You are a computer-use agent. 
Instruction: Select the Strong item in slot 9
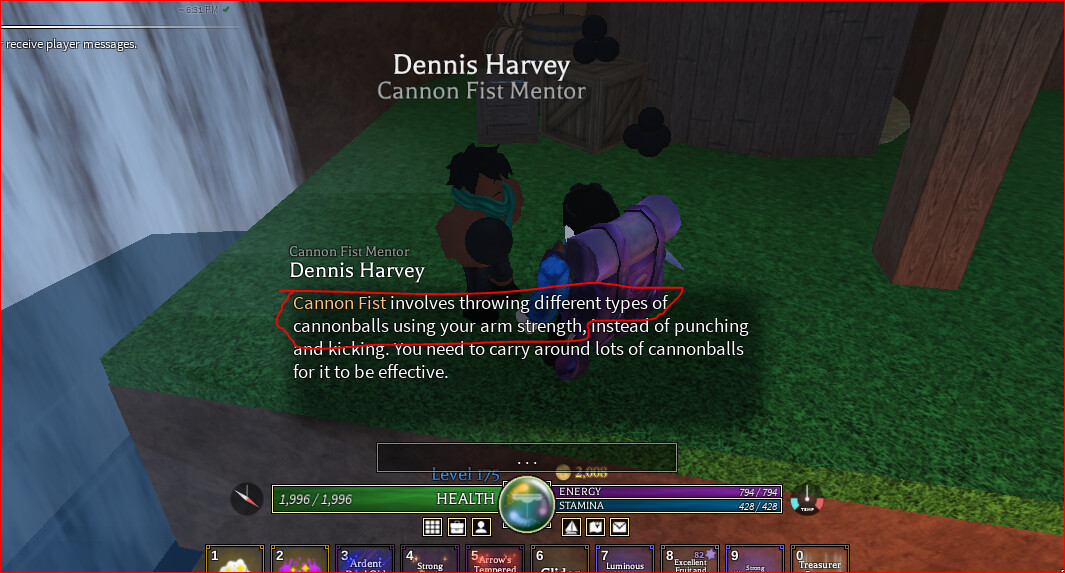click(x=755, y=560)
